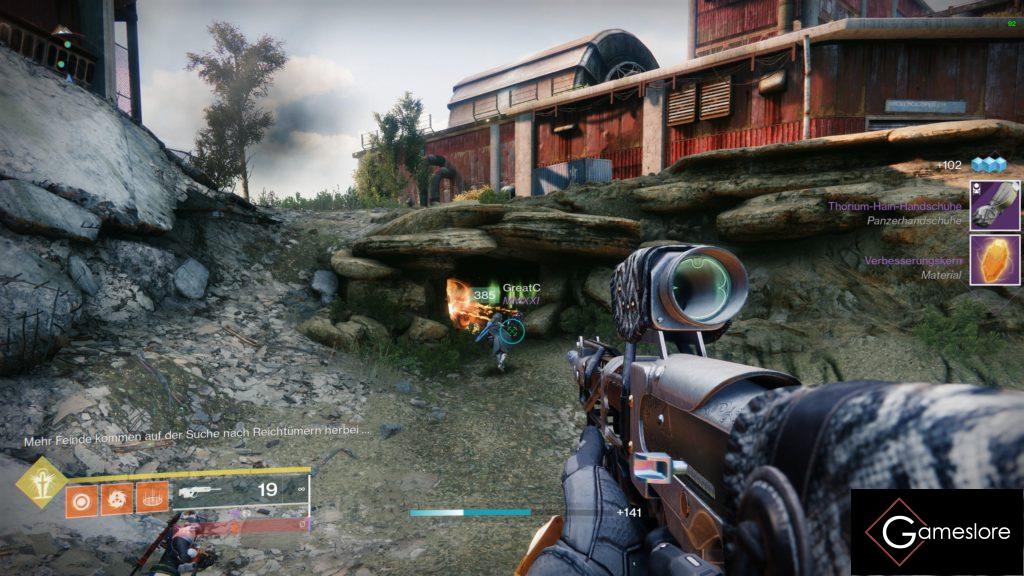
Task: Open the Thorium-Hain-Handschuhe gauntlets loot tile
Action: [x=995, y=205]
